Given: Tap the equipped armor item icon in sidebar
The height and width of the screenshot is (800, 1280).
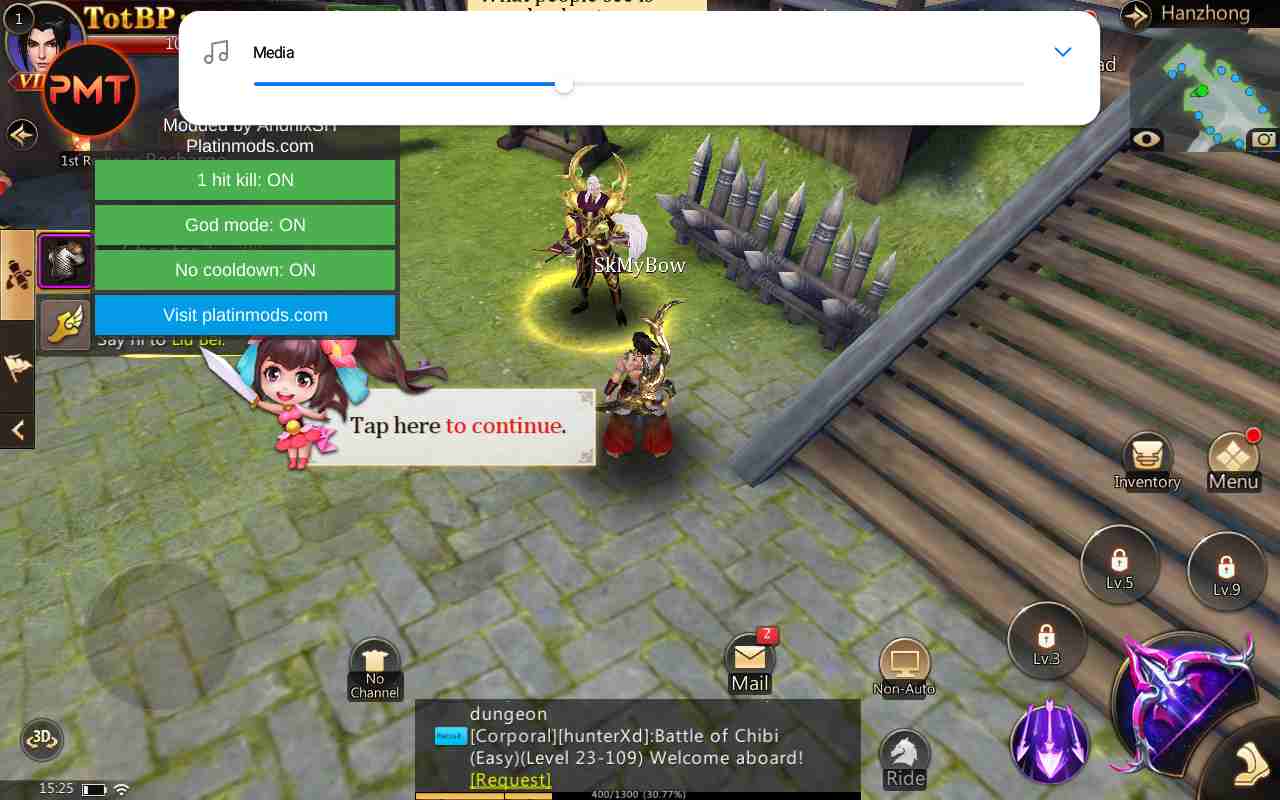Looking at the screenshot, I should click(64, 260).
